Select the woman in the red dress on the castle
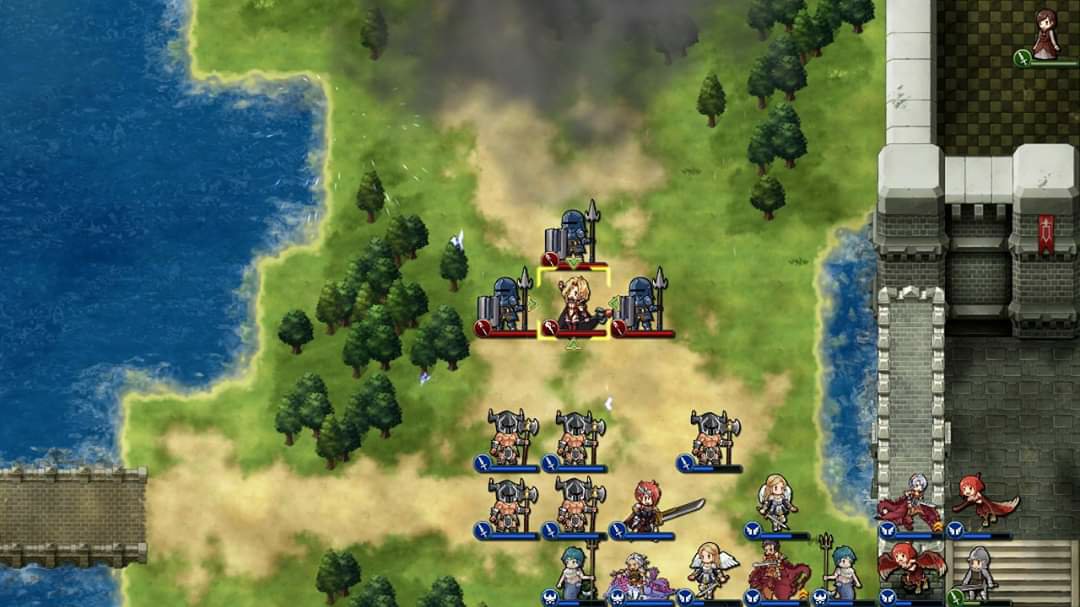 1046,36
